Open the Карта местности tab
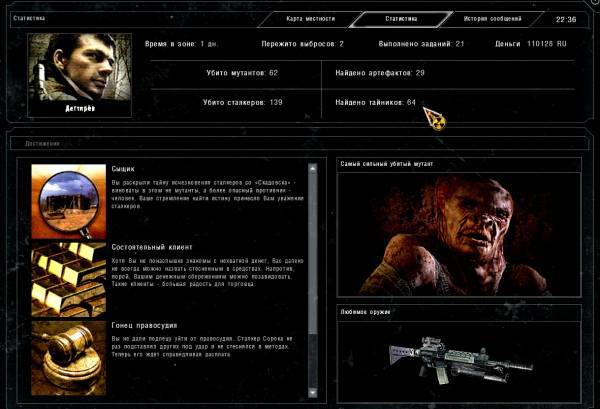Image resolution: width=600 pixels, height=409 pixels. [x=313, y=18]
